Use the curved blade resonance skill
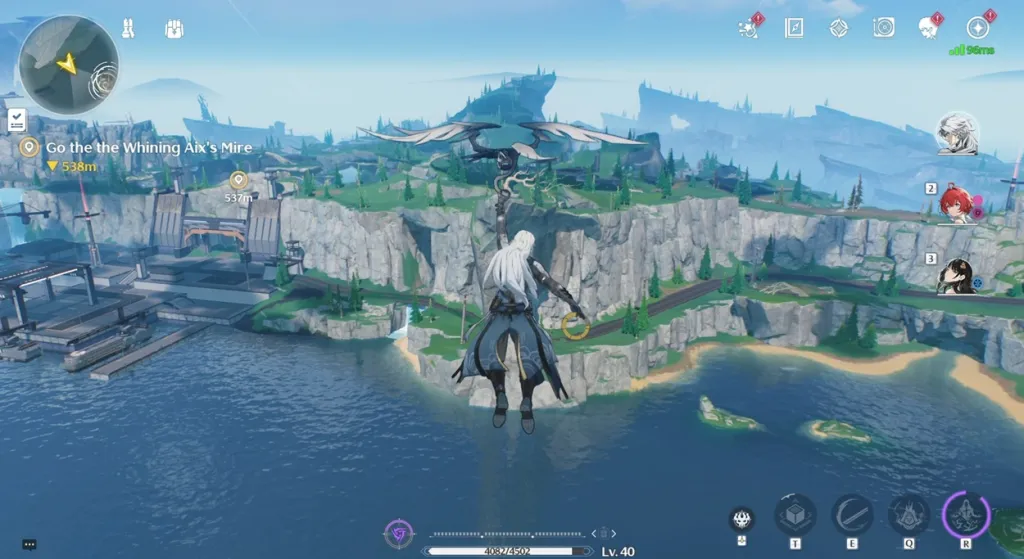Viewport: 1024px width, 559px height. (852, 514)
